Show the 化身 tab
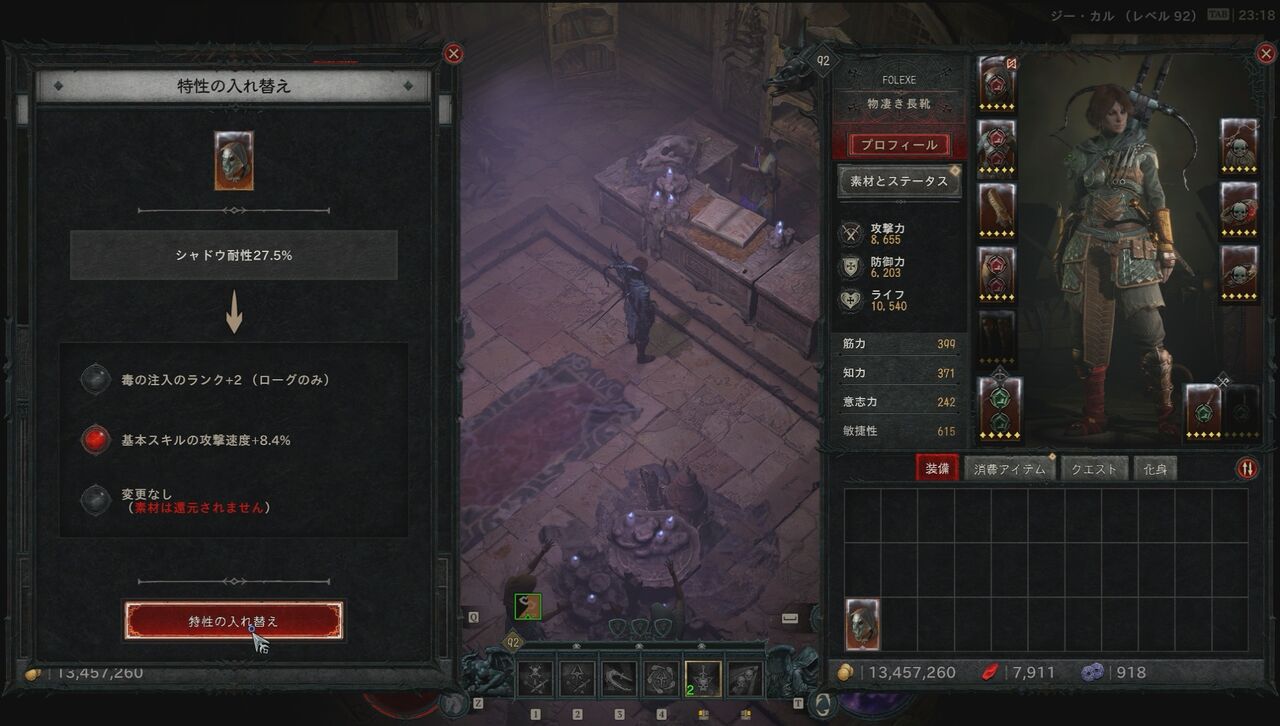This screenshot has width=1280, height=726. 1154,468
